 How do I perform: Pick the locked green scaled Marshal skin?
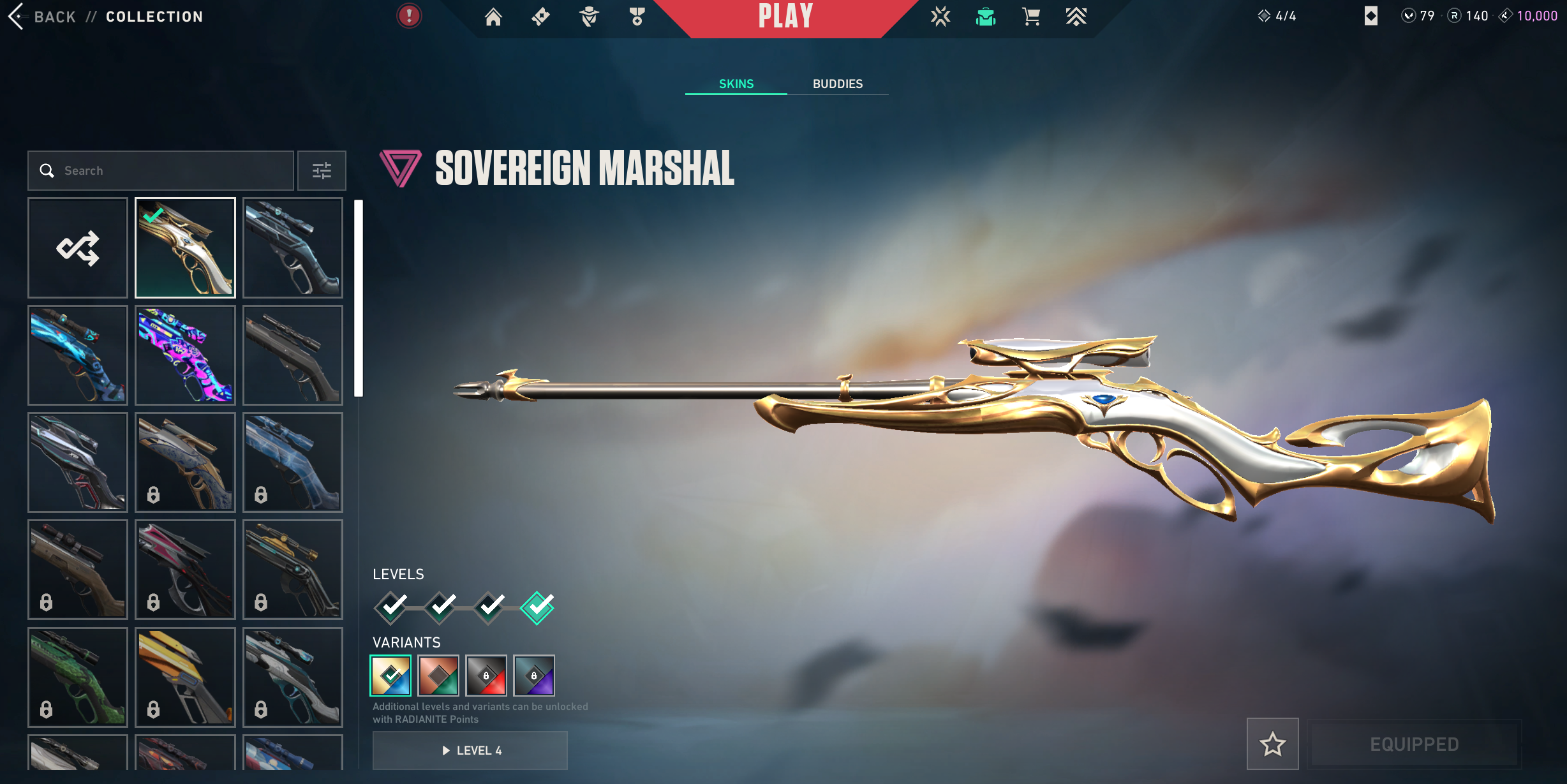coord(78,677)
